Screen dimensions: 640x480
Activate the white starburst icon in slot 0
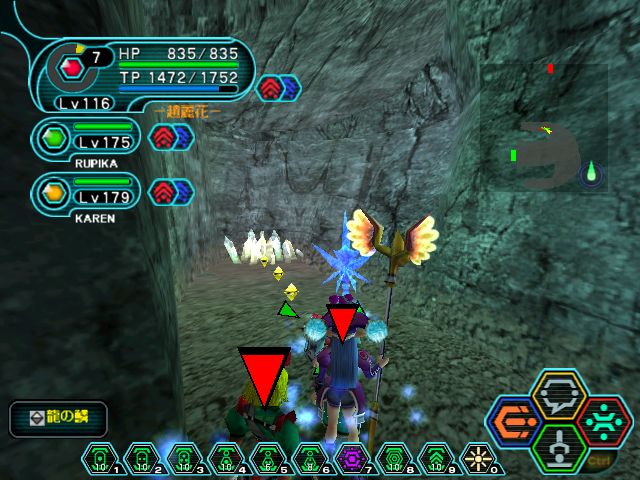point(478,458)
